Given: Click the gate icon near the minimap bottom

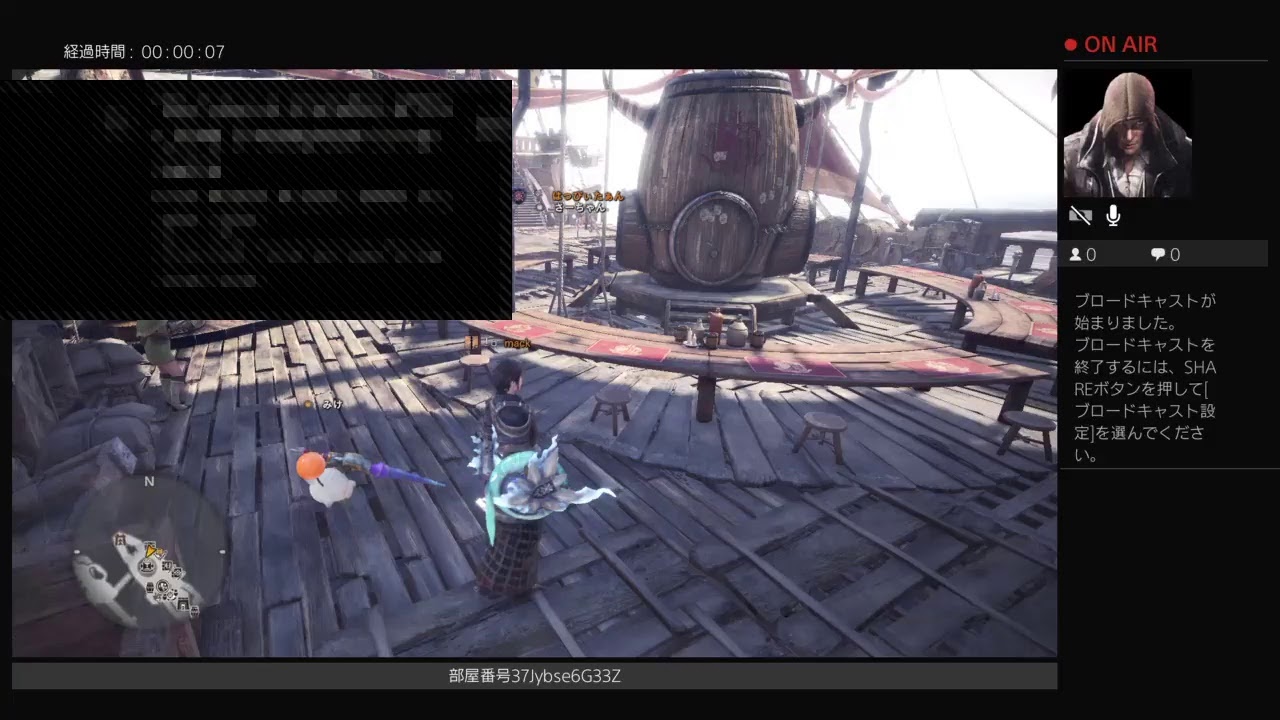Looking at the screenshot, I should pyautogui.click(x=182, y=604).
